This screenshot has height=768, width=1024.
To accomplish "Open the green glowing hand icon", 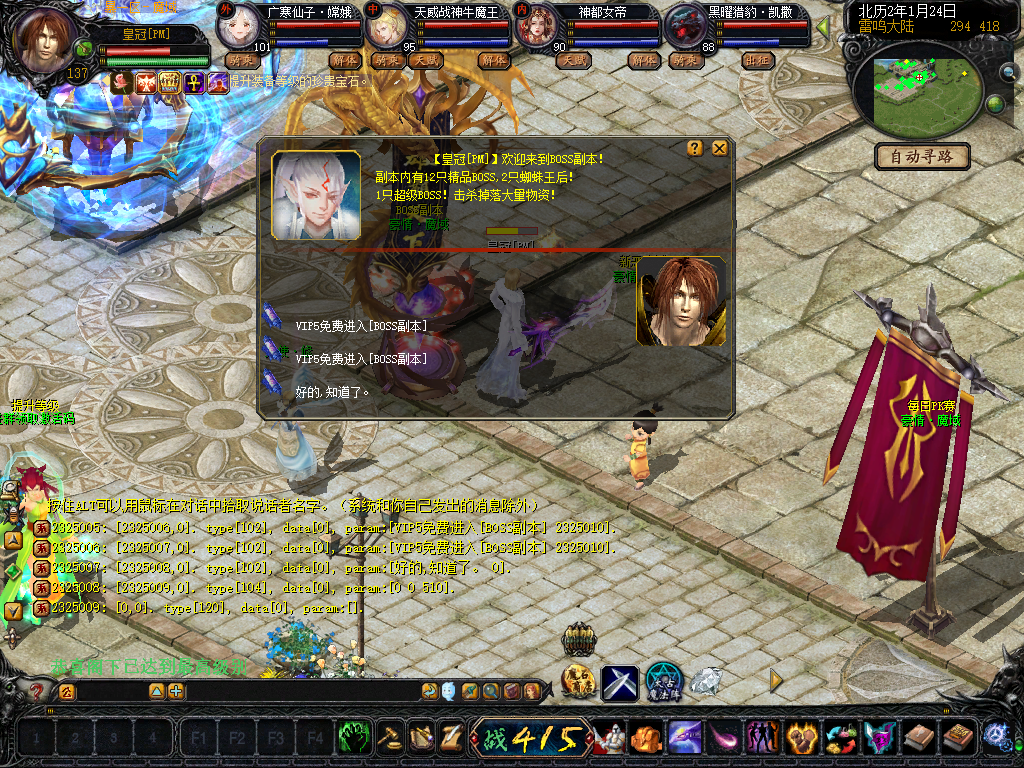I will pos(353,738).
